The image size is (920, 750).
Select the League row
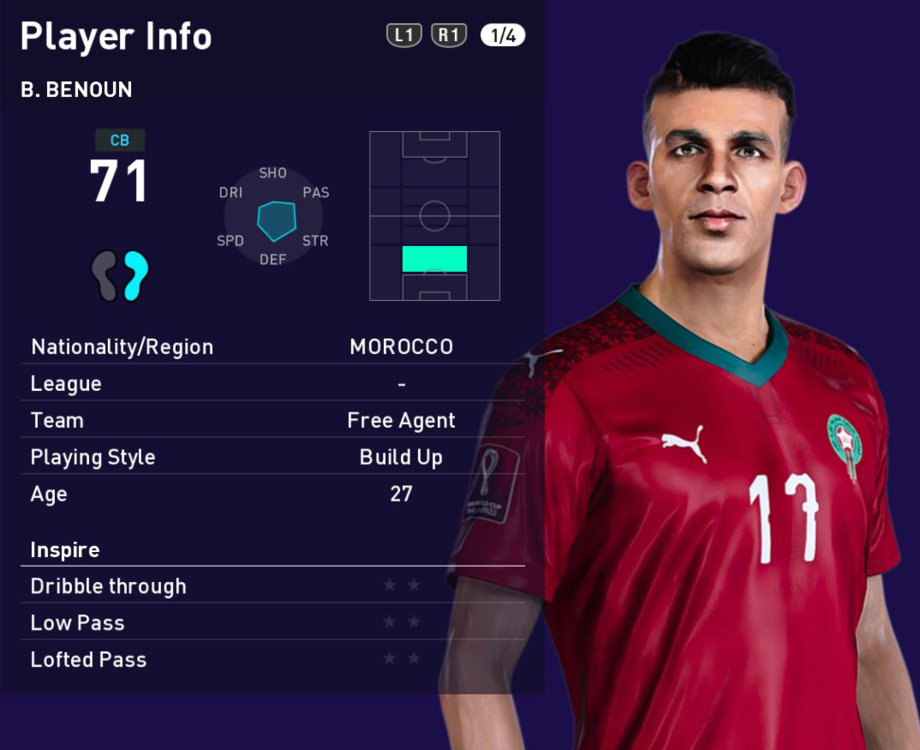pos(272,384)
